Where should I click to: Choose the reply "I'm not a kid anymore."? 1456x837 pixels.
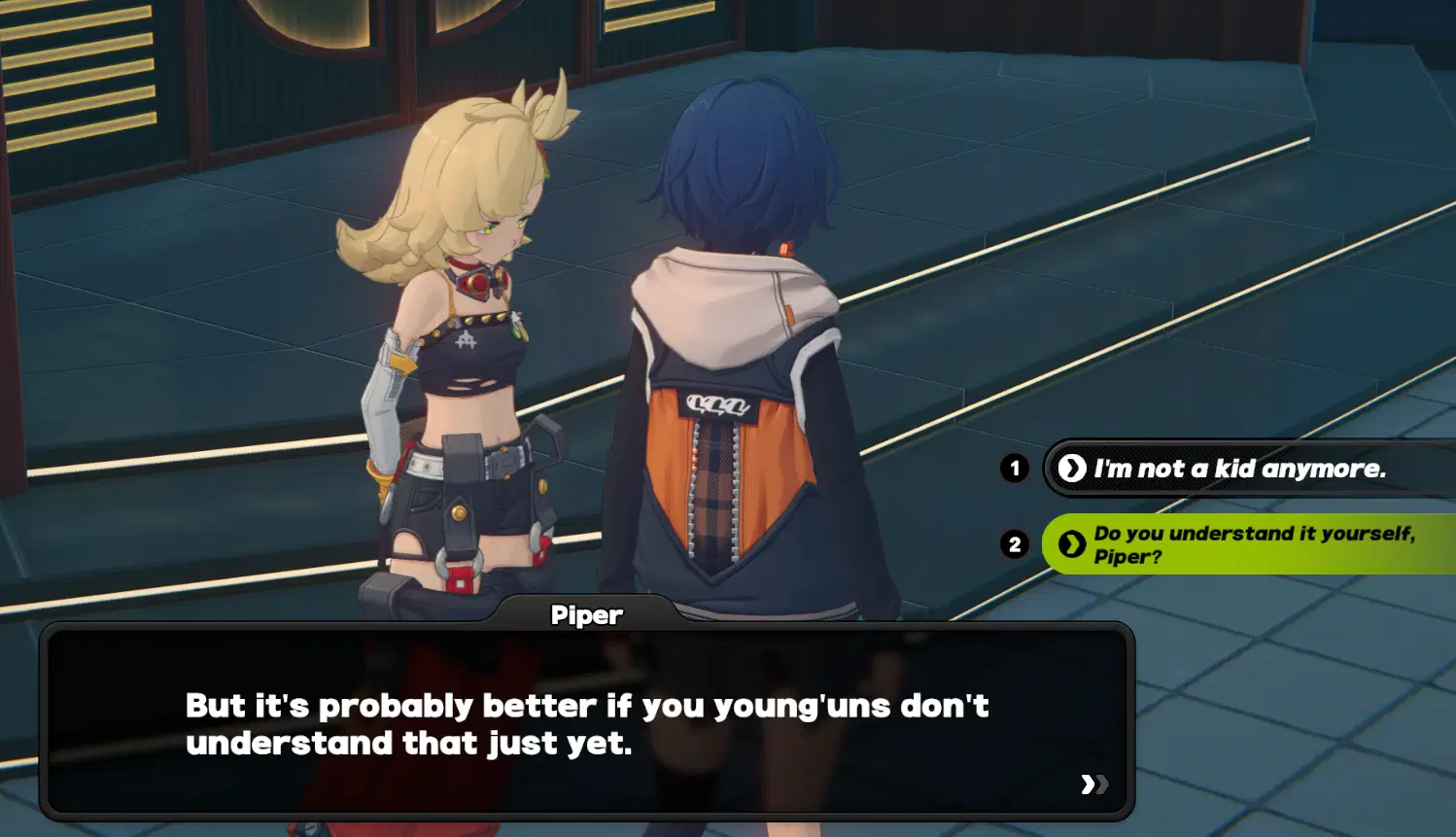(x=1239, y=469)
